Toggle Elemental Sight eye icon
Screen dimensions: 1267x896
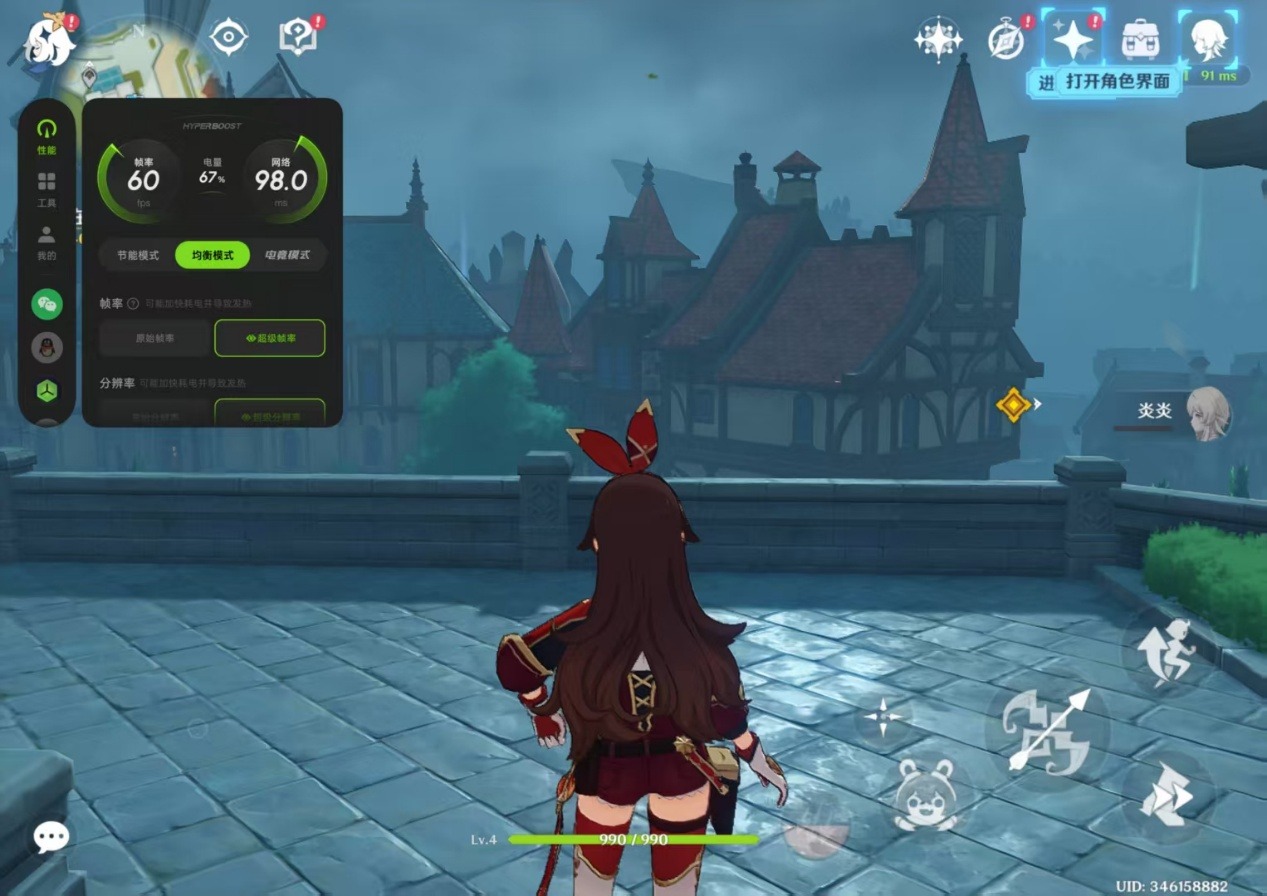(x=229, y=38)
